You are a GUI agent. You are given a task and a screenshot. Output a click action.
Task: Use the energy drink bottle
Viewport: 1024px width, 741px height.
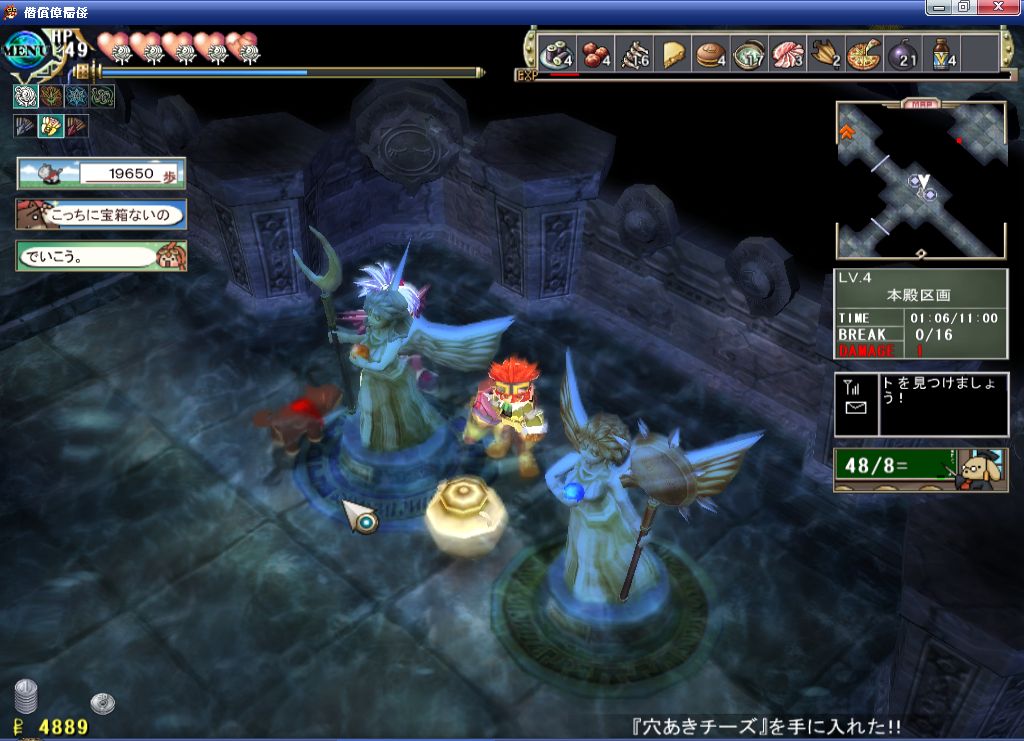pos(943,53)
